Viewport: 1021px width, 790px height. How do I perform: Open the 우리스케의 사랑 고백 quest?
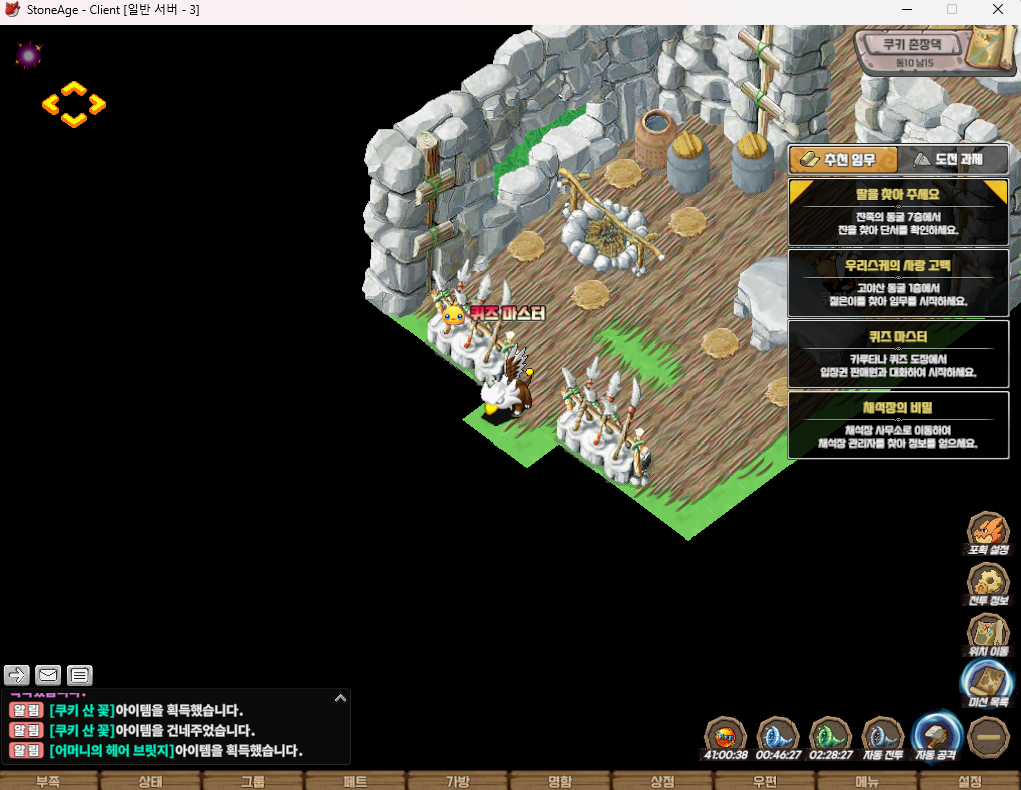898,283
